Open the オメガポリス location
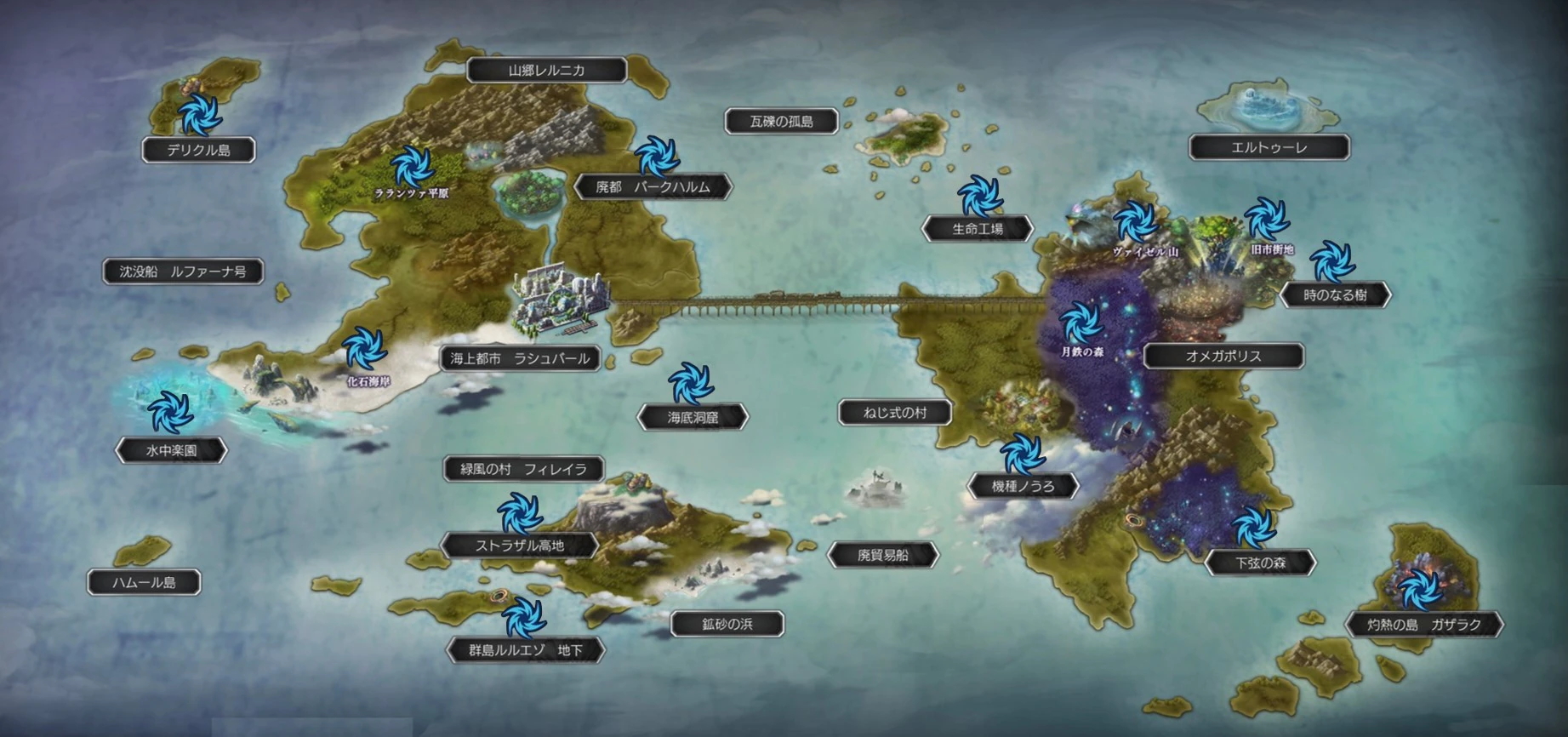This screenshot has width=1568, height=737. click(1223, 356)
